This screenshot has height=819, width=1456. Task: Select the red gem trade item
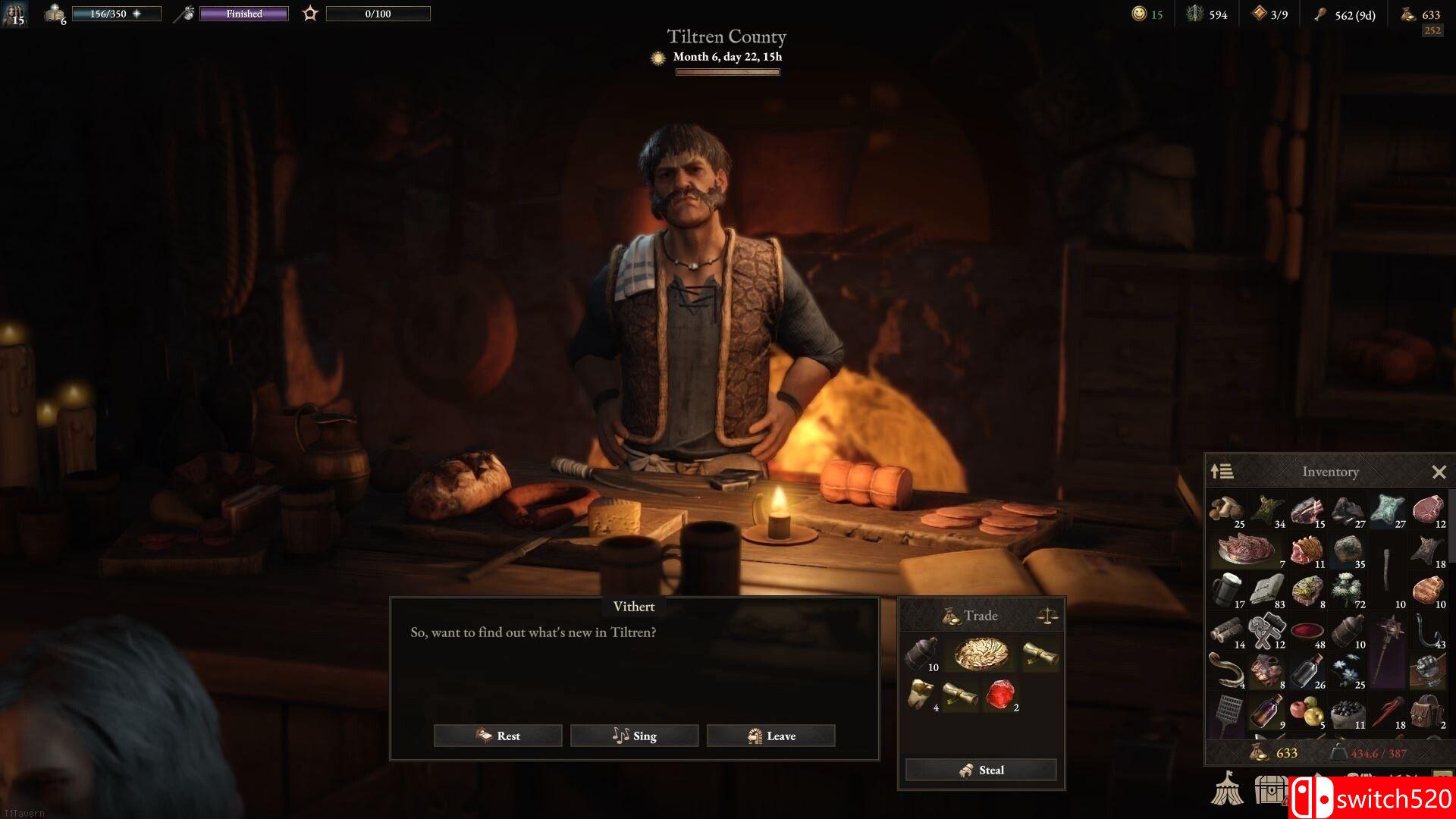1001,694
